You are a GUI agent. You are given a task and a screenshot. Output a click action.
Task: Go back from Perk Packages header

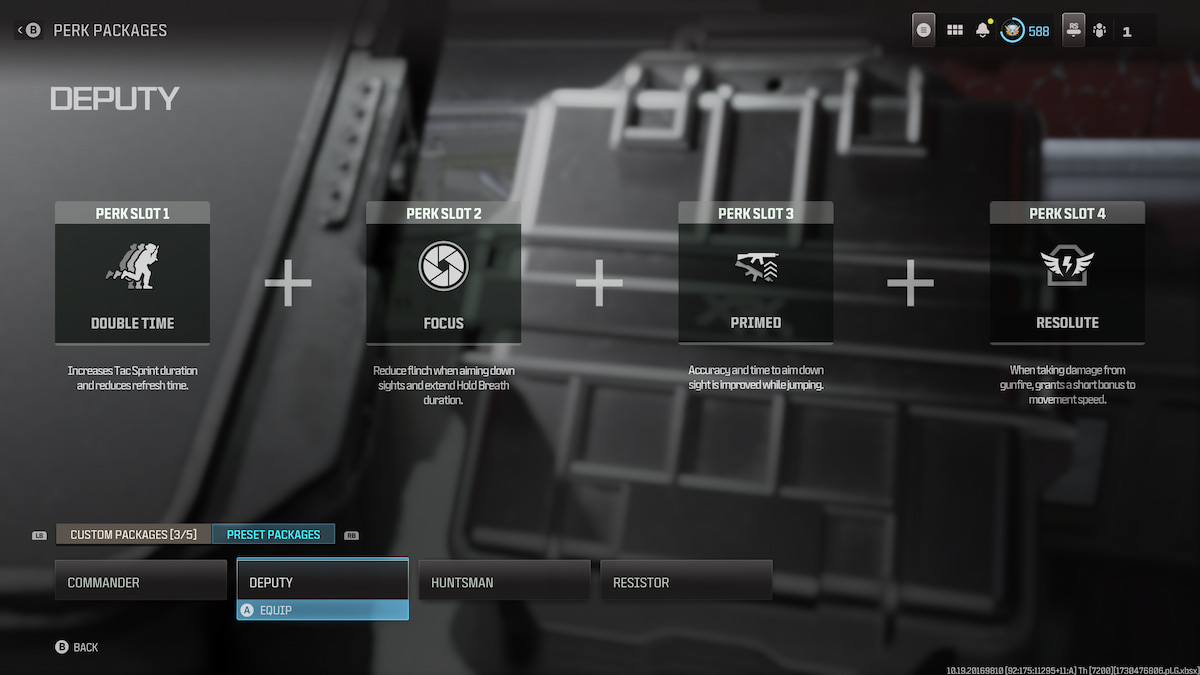pyautogui.click(x=27, y=30)
